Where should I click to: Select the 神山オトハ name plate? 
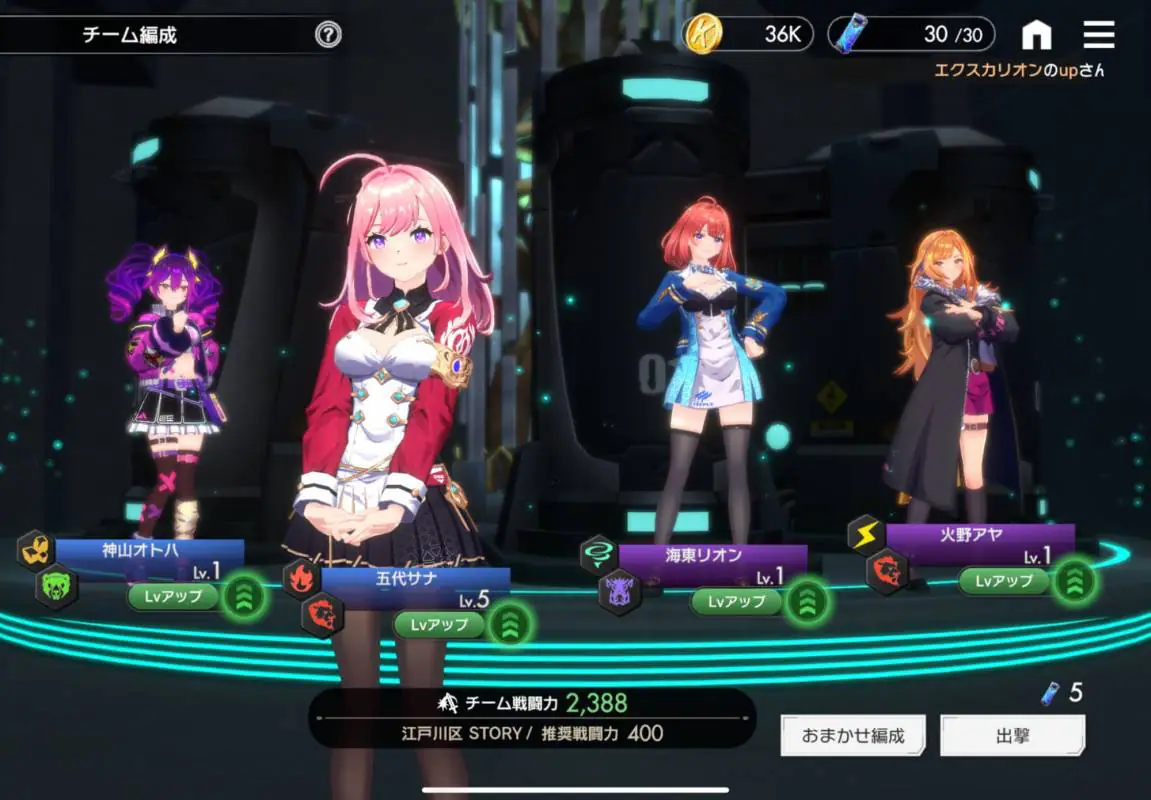click(x=150, y=550)
